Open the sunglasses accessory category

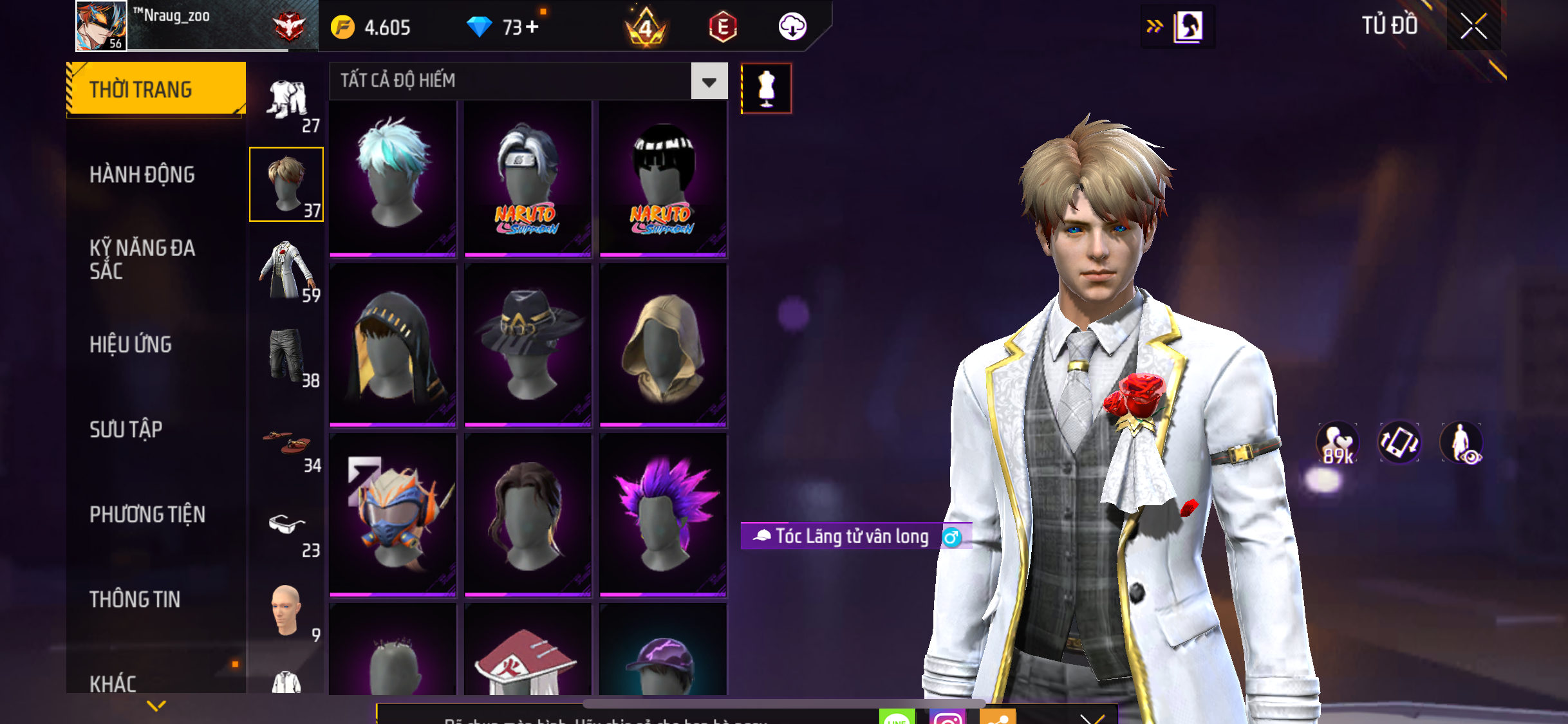[286, 528]
